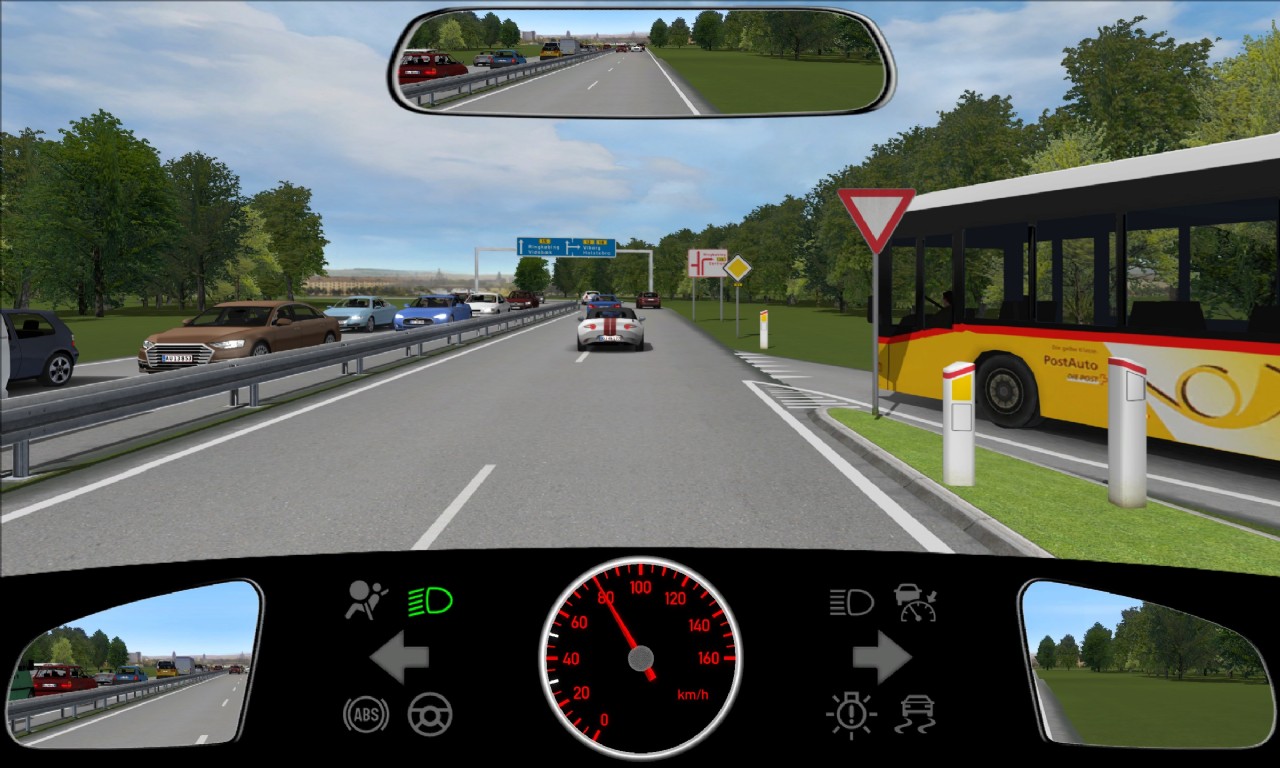Toggle the grey headlight indicator icon

[851, 601]
